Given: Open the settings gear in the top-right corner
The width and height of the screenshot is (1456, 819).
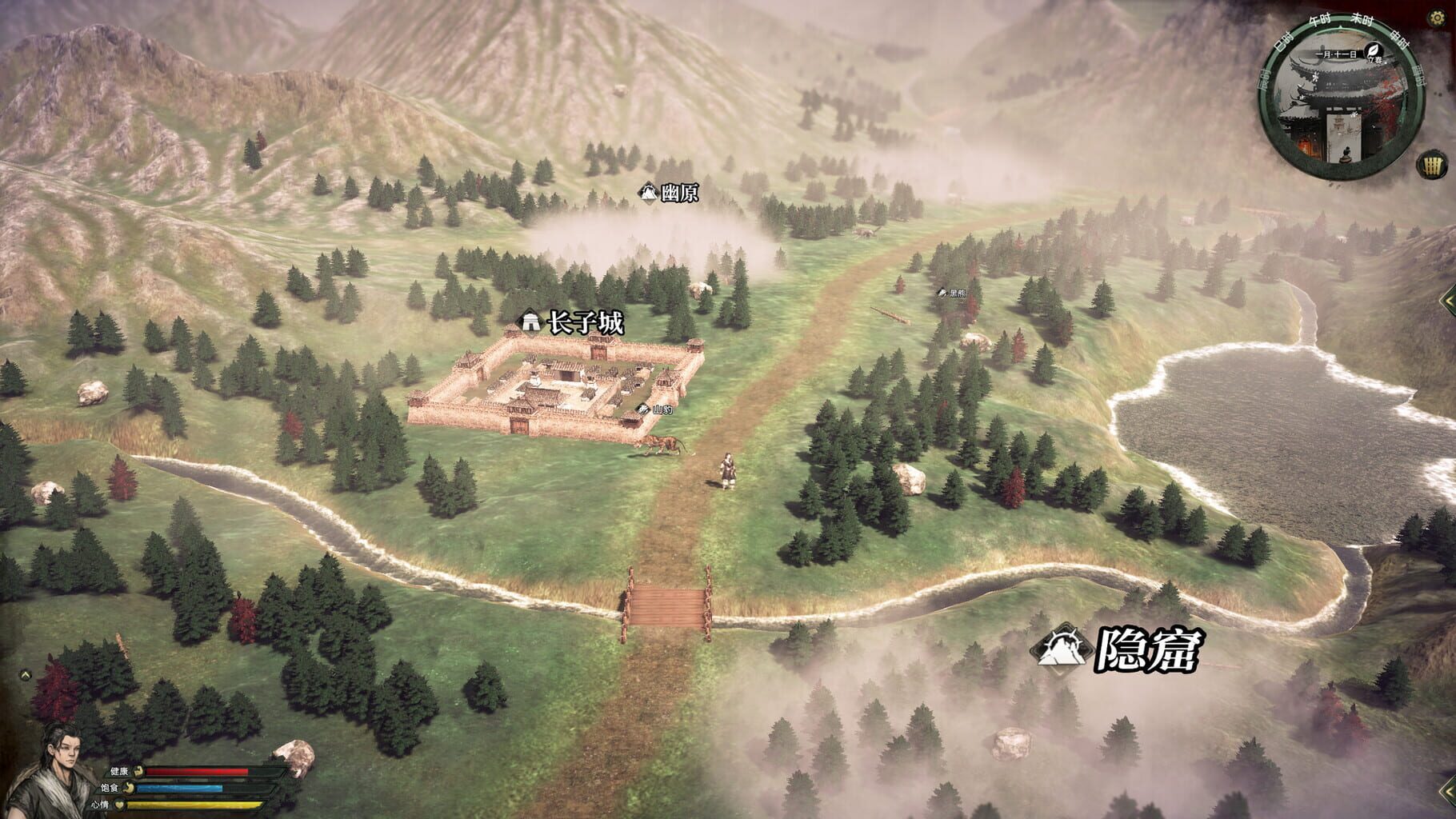Looking at the screenshot, I should (1437, 16).
